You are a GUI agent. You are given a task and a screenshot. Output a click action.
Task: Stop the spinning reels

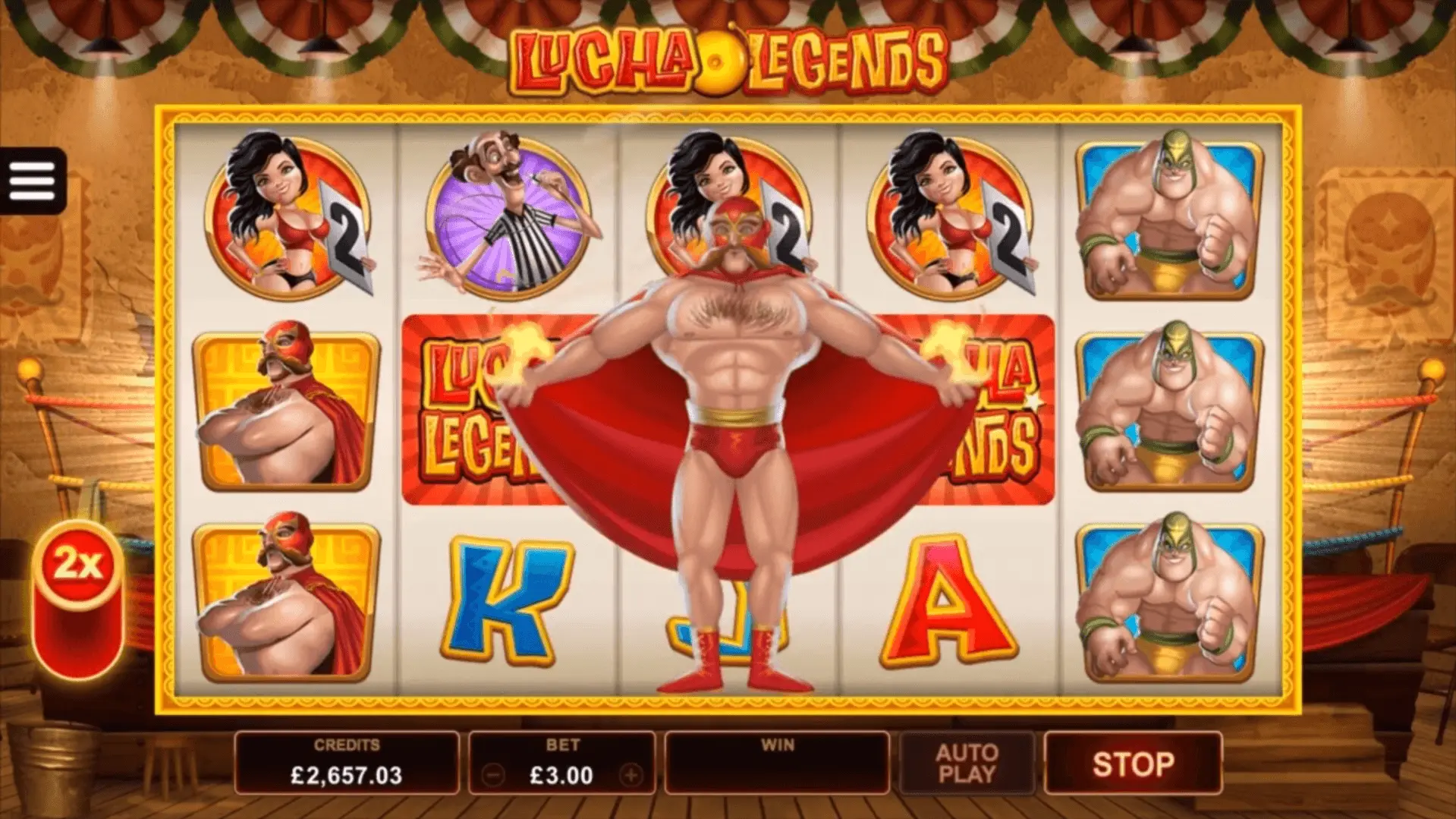[x=1132, y=764]
